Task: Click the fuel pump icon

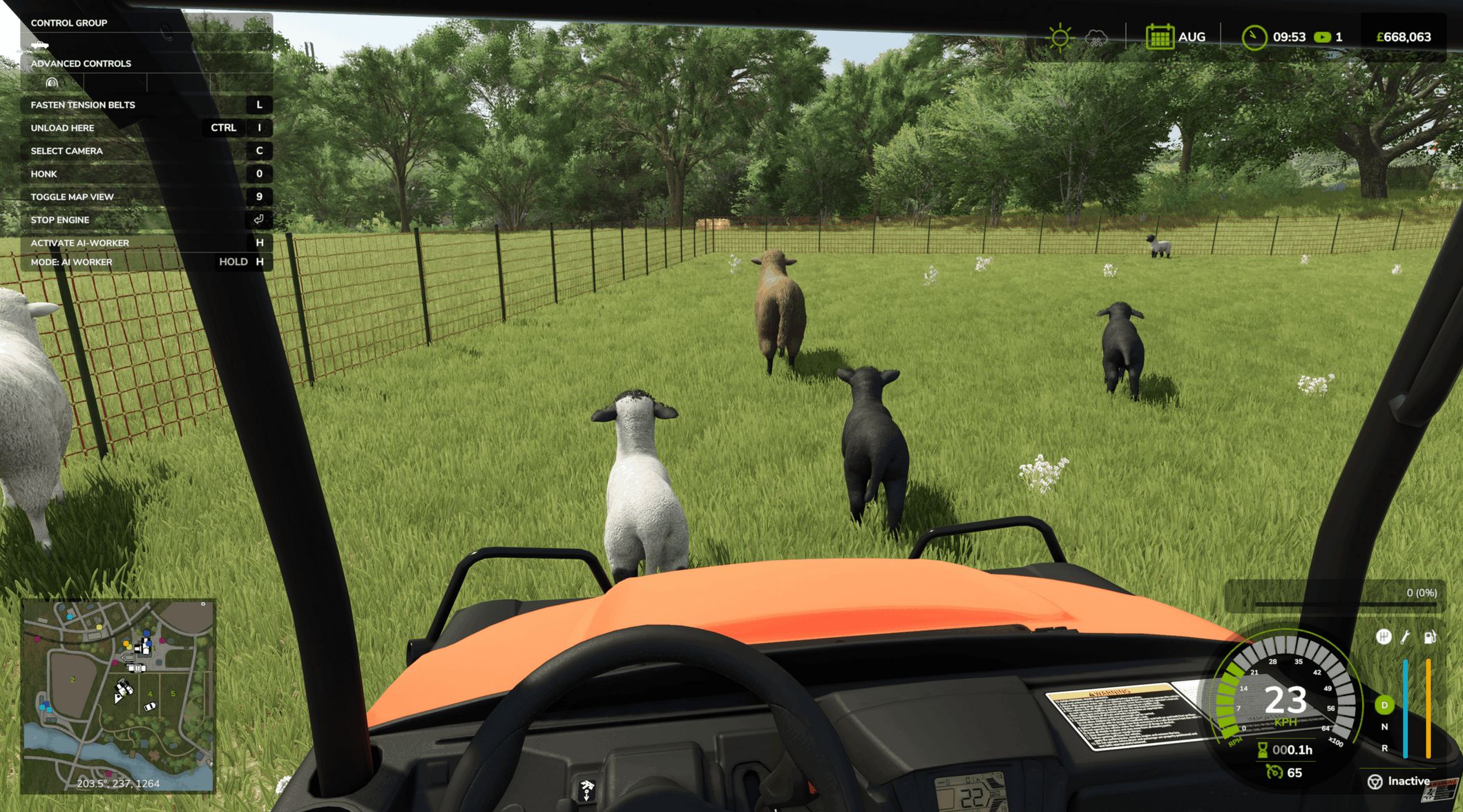Action: click(x=1429, y=637)
